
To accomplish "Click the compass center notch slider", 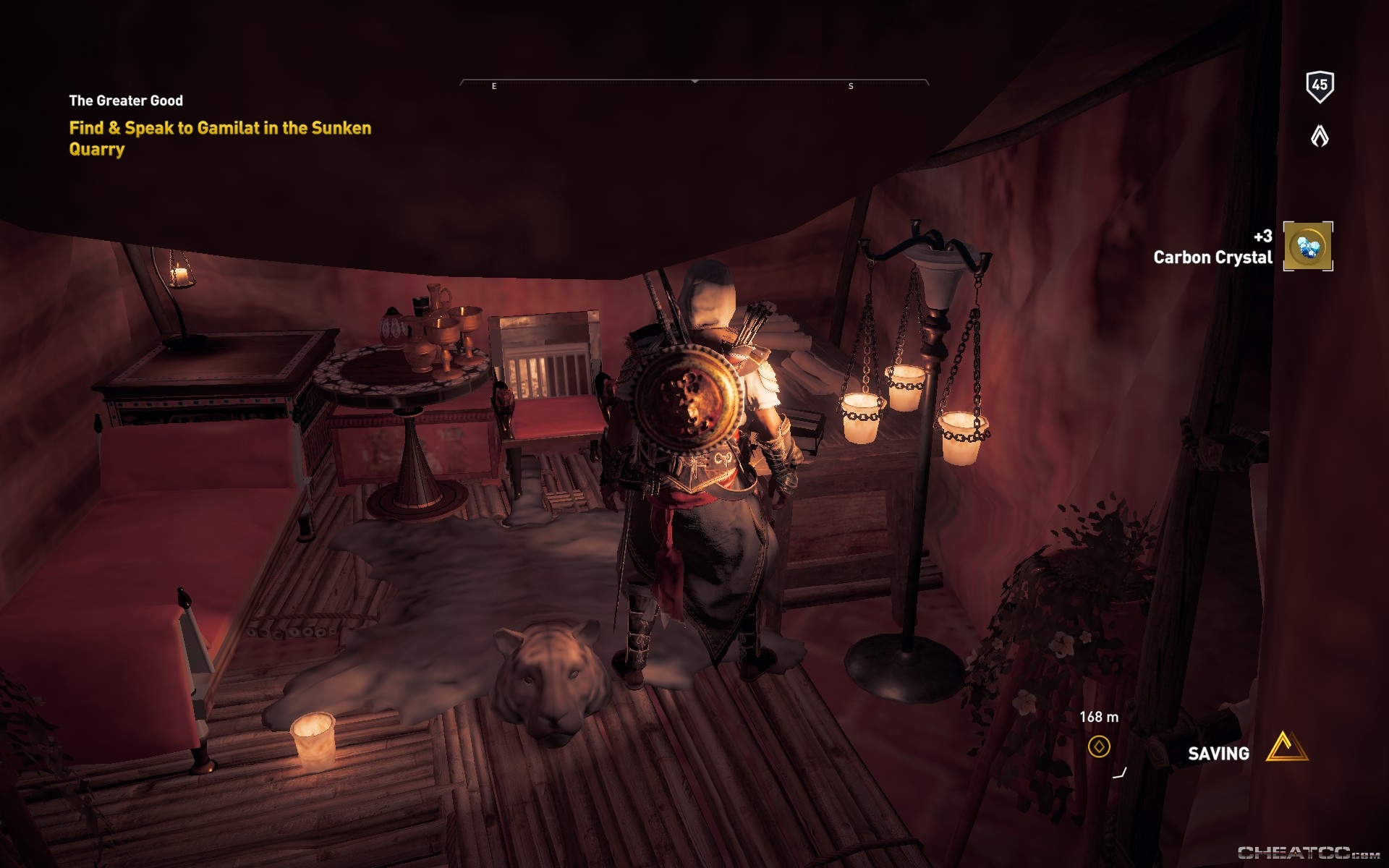I will click(x=695, y=82).
